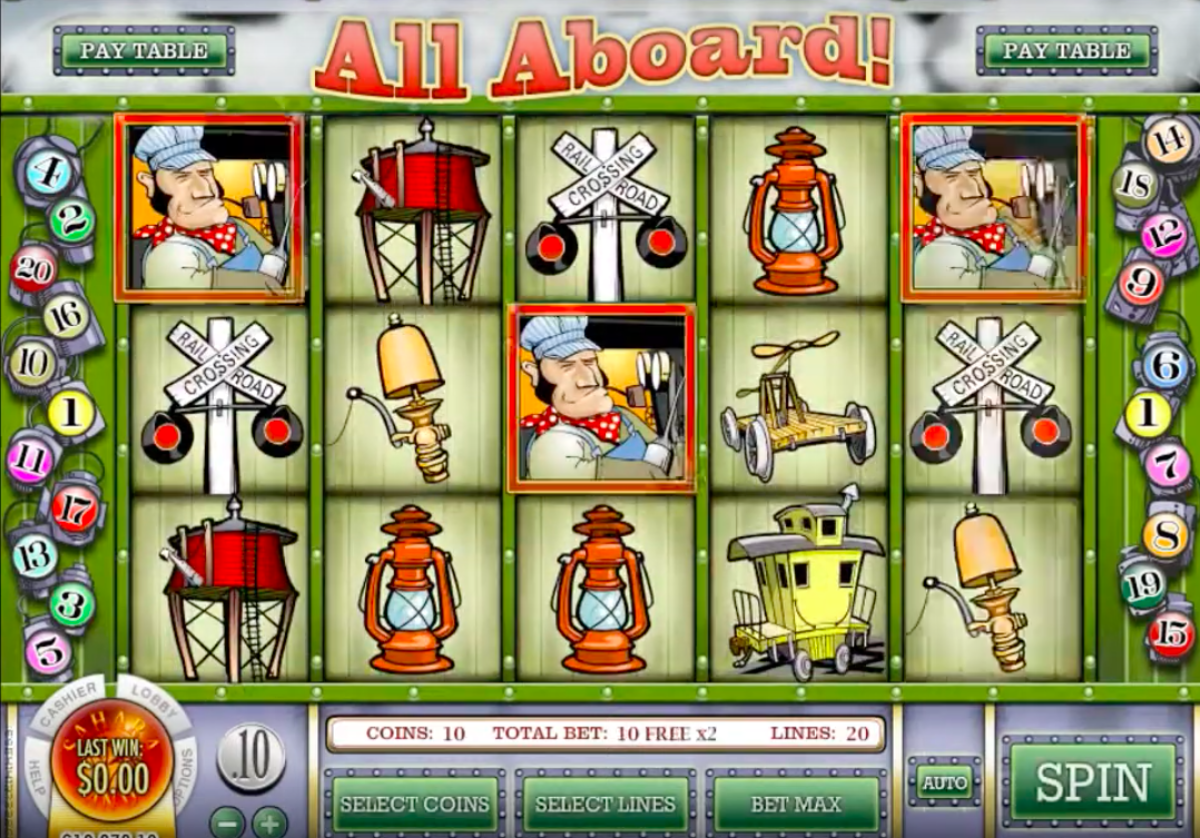The image size is (1200, 838).
Task: Click the BET MAX button
Action: point(795,804)
